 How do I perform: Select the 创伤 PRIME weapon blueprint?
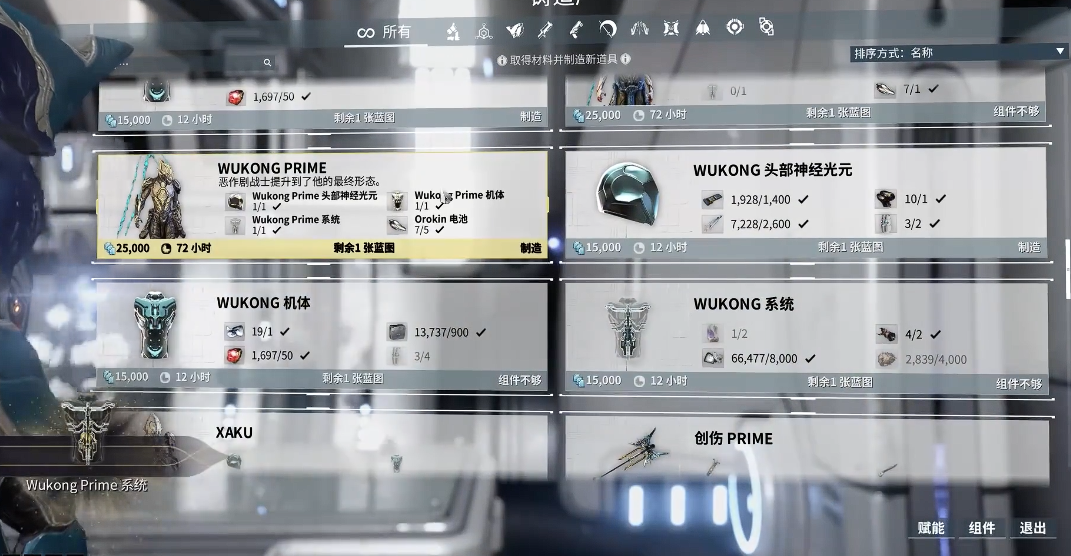[805, 448]
